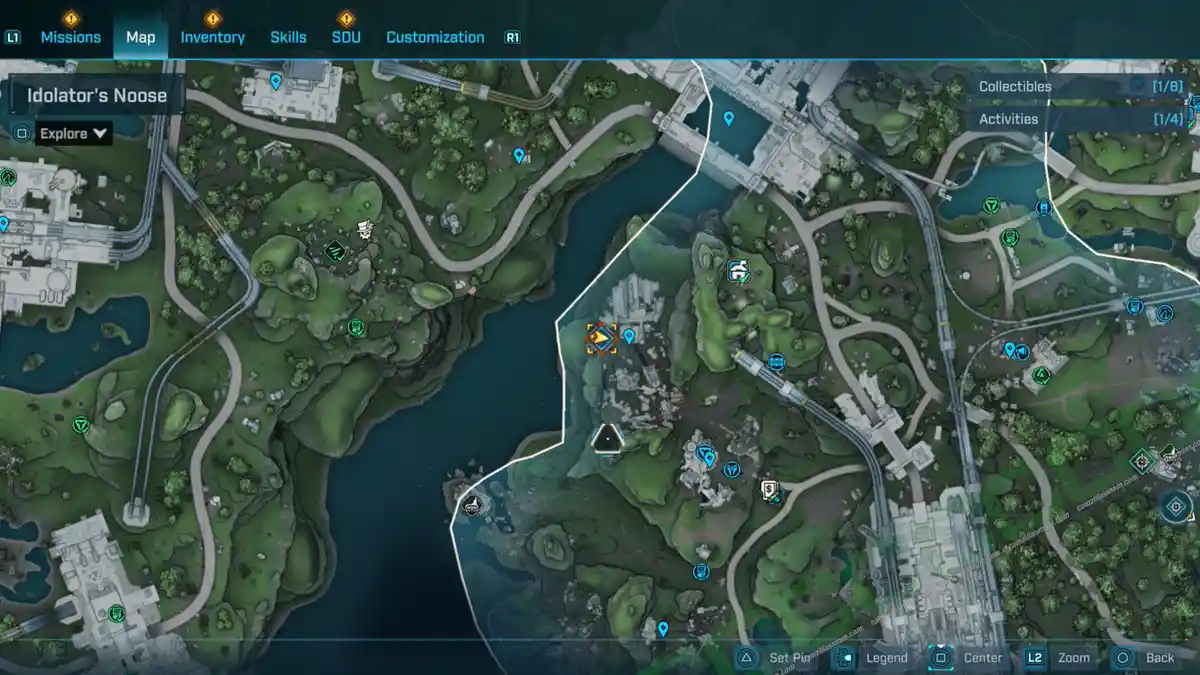Click the Idolator's Noose region label
This screenshot has height=675, width=1200.
coord(96,97)
